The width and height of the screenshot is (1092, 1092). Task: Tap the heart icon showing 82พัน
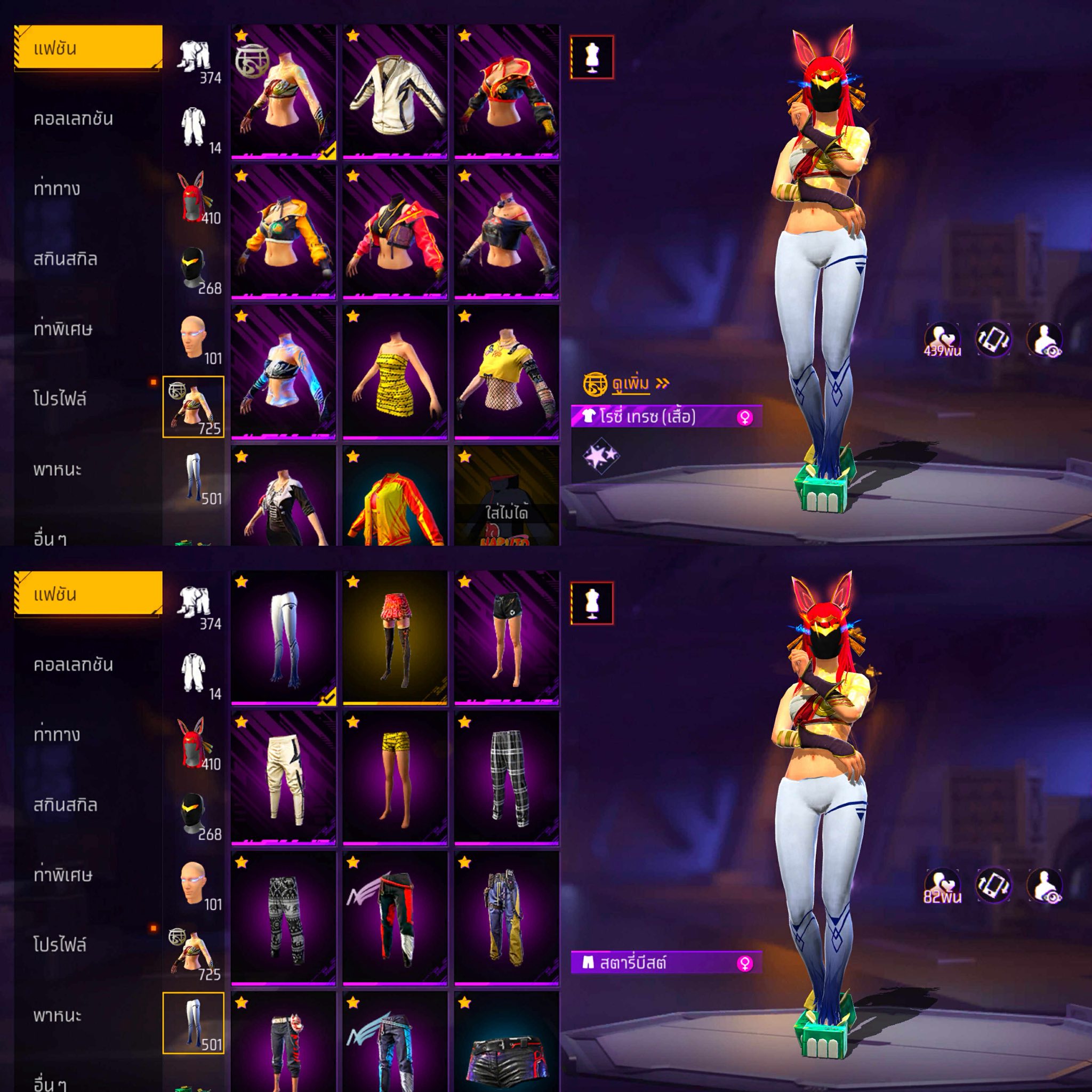[x=942, y=886]
